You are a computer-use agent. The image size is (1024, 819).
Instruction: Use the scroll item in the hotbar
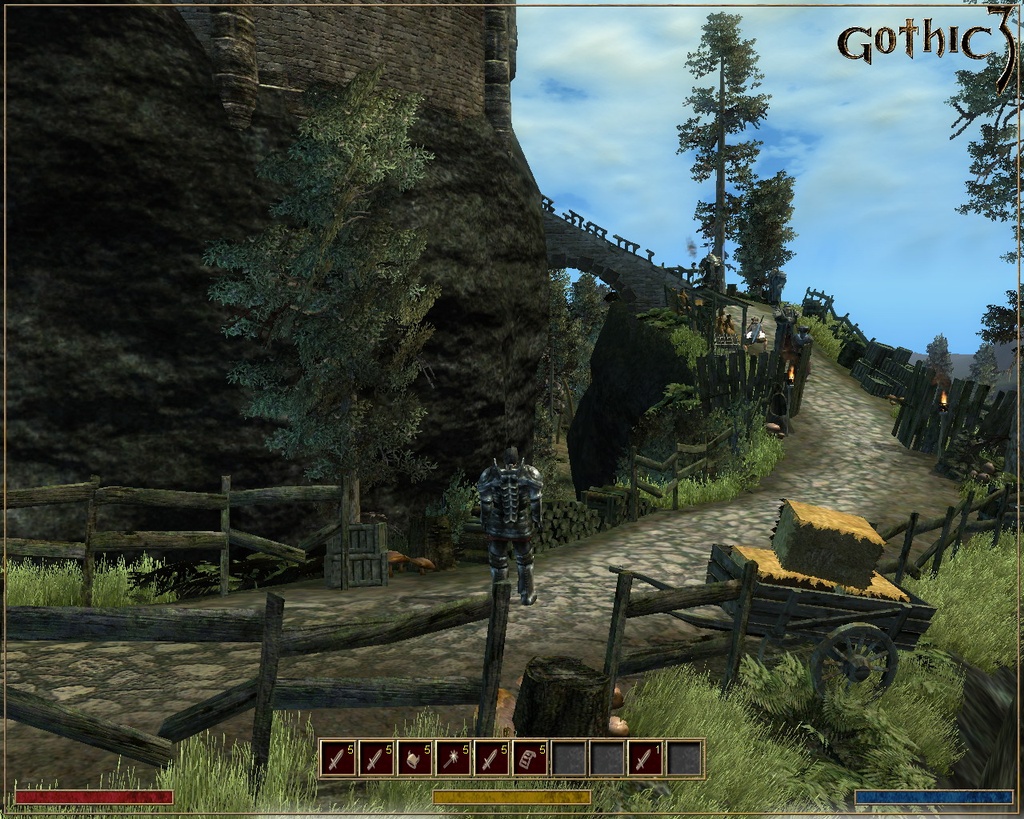[x=530, y=759]
